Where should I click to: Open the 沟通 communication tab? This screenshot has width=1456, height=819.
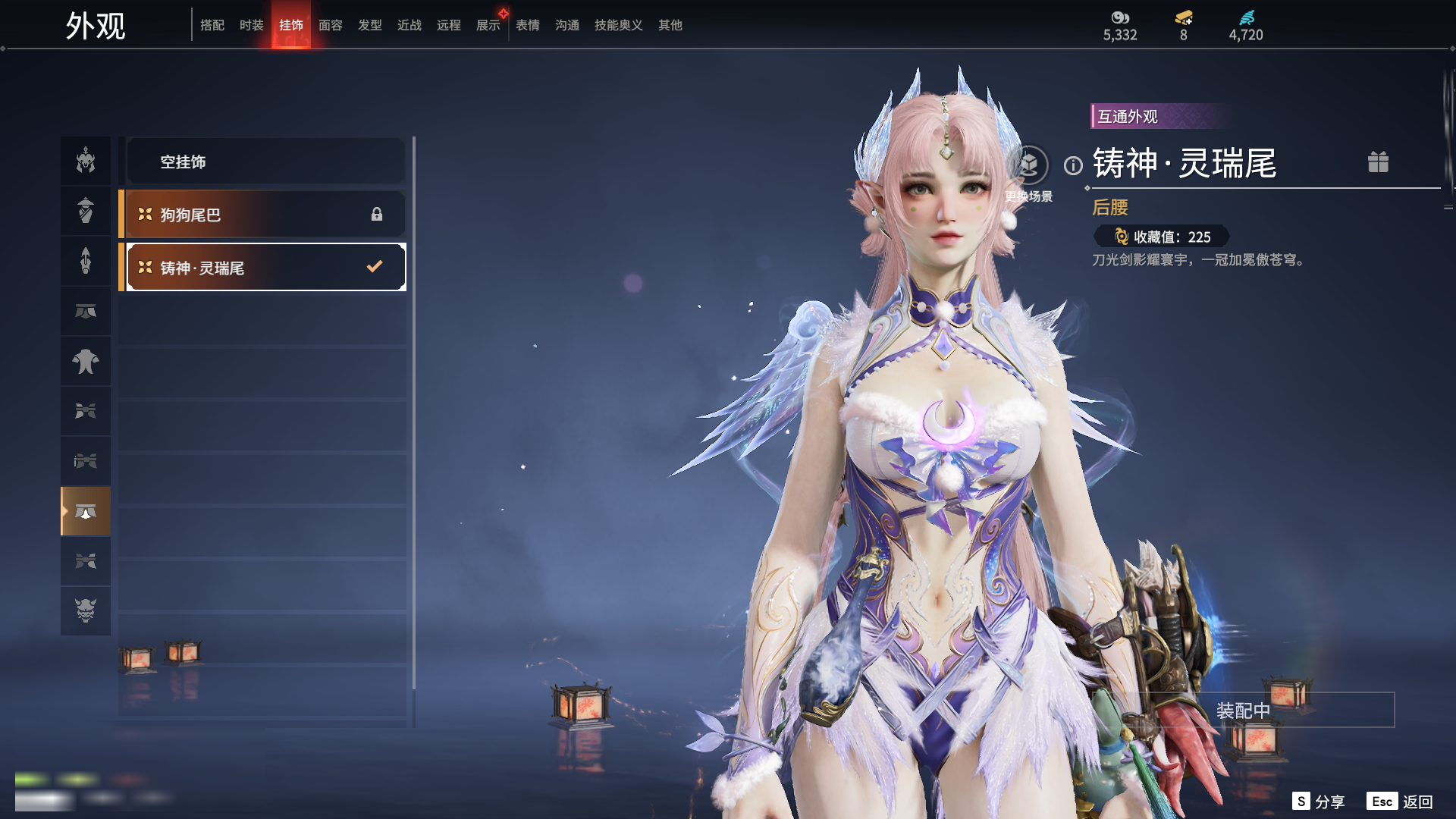click(566, 25)
